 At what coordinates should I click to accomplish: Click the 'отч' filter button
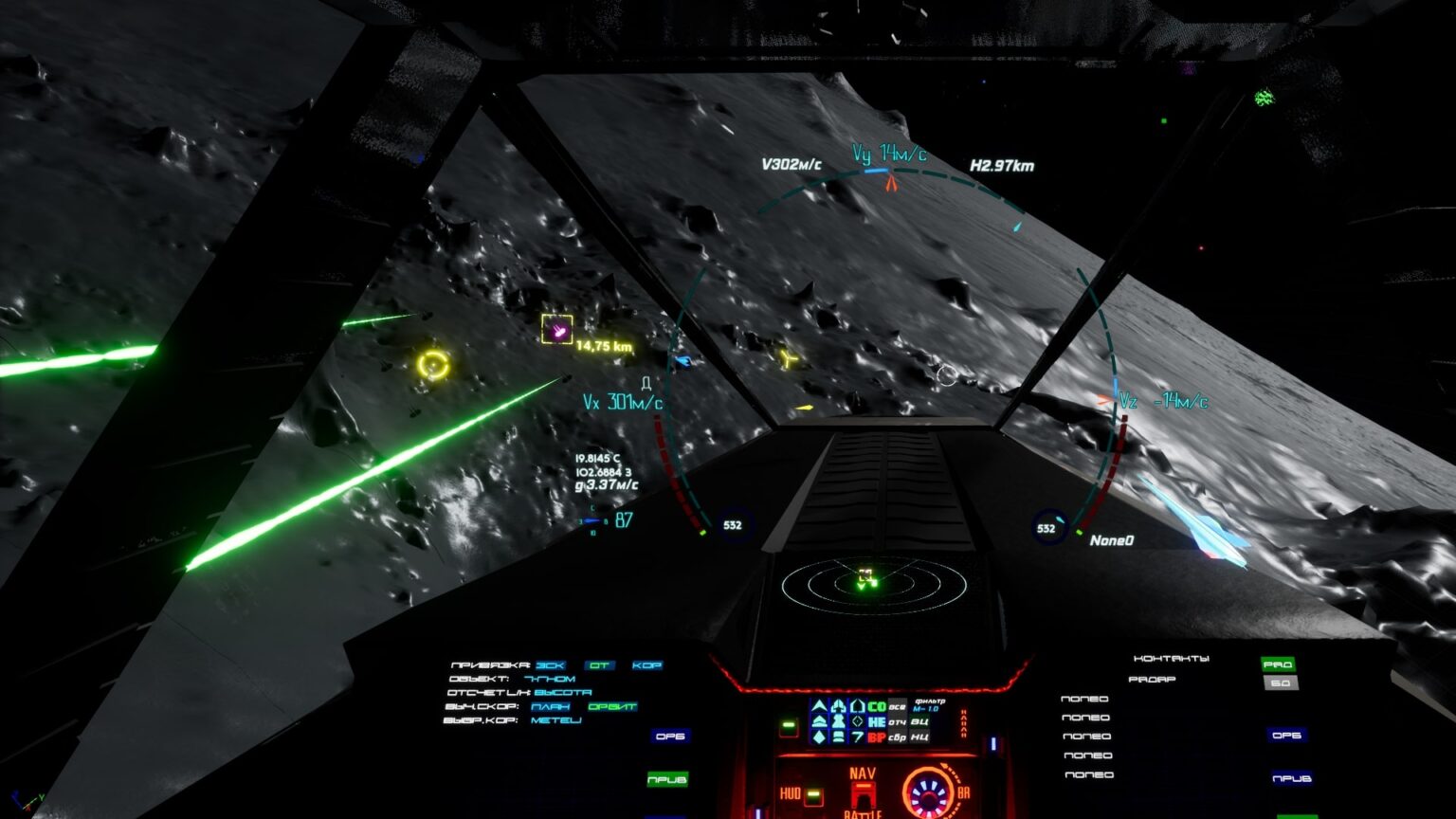[897, 721]
